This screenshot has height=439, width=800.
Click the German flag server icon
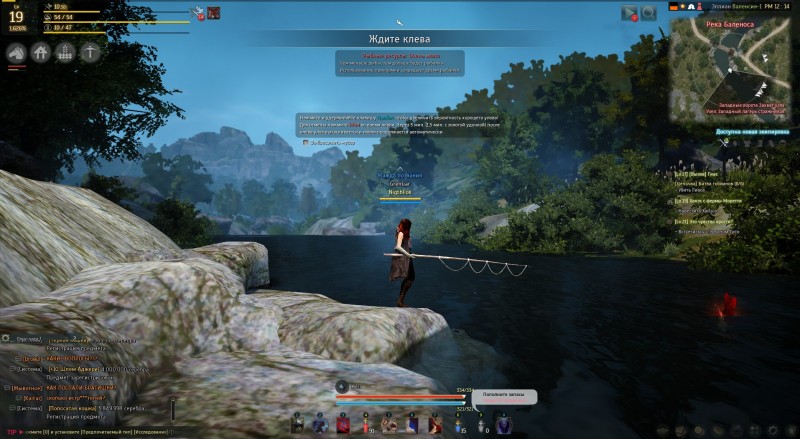tap(673, 7)
